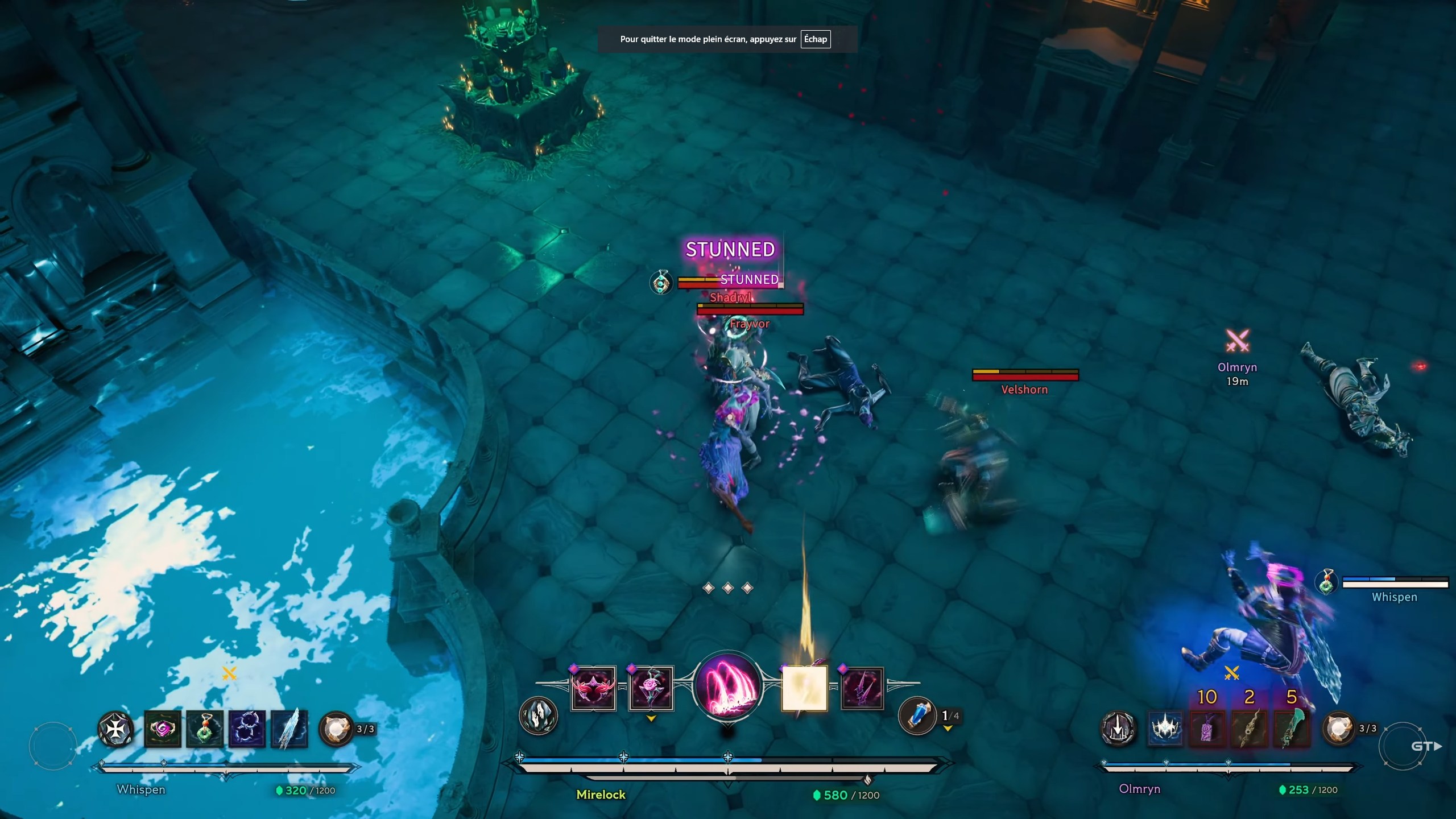This screenshot has height=819, width=1456.
Task: Use Whispen's white orb flask
Action: (x=336, y=729)
